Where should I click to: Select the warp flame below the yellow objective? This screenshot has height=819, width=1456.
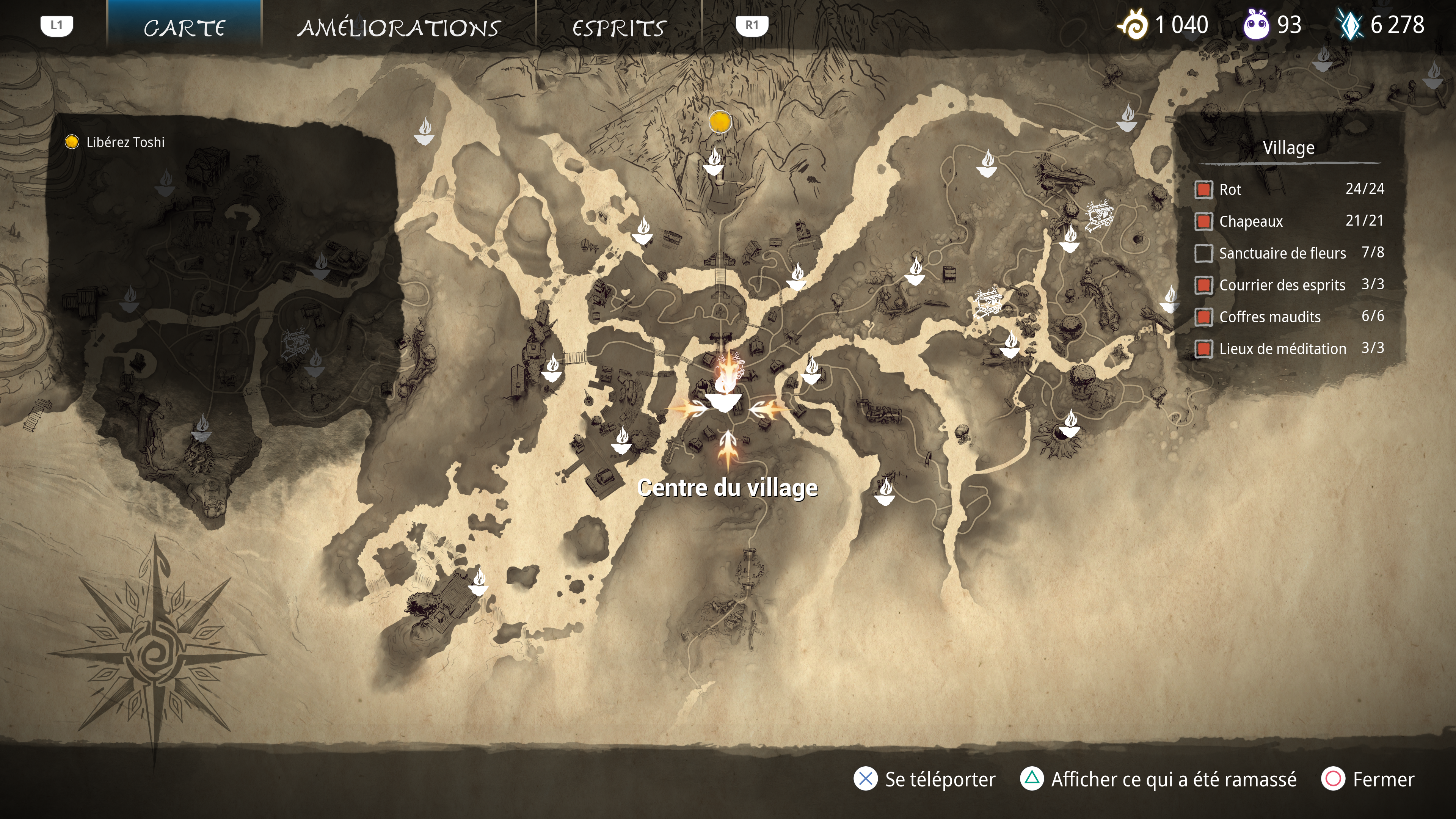(713, 161)
